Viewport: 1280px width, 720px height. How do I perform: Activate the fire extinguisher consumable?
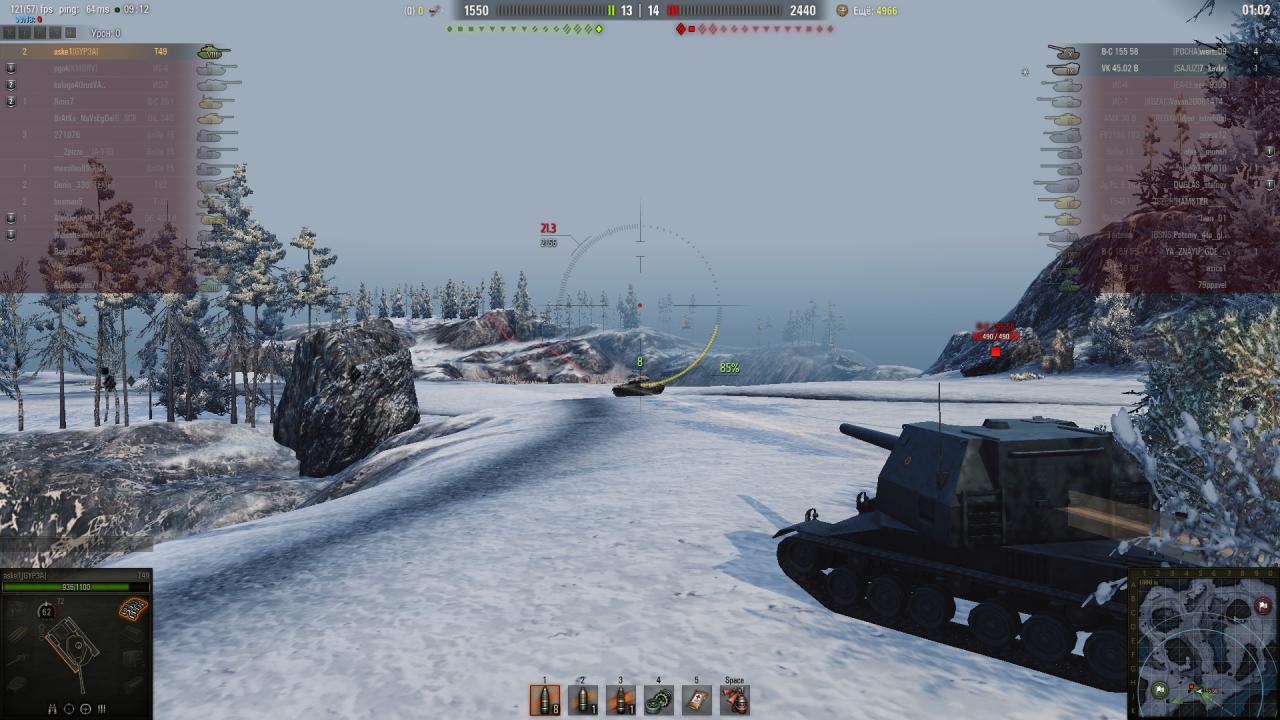pyautogui.click(x=735, y=699)
